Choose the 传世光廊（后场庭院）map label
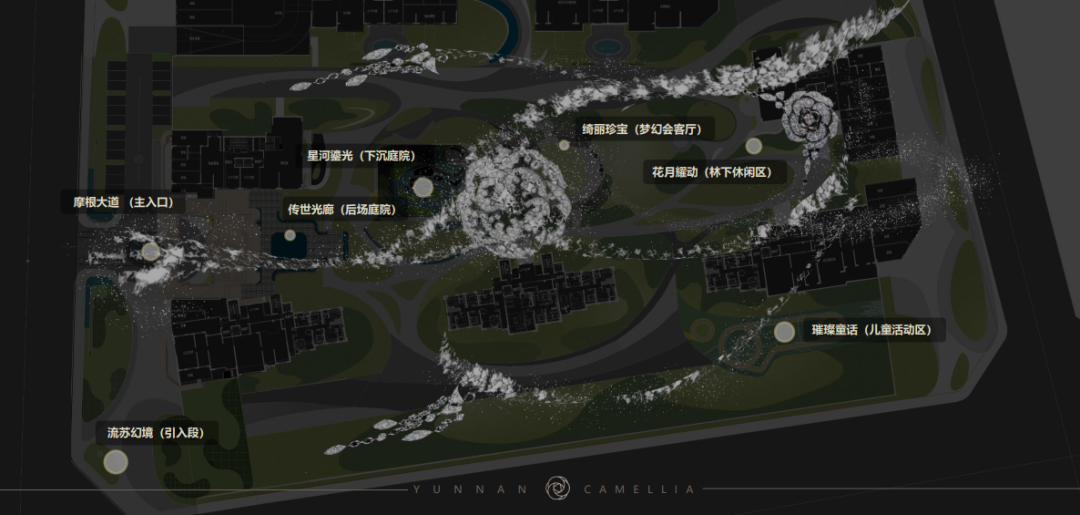 click(x=342, y=210)
